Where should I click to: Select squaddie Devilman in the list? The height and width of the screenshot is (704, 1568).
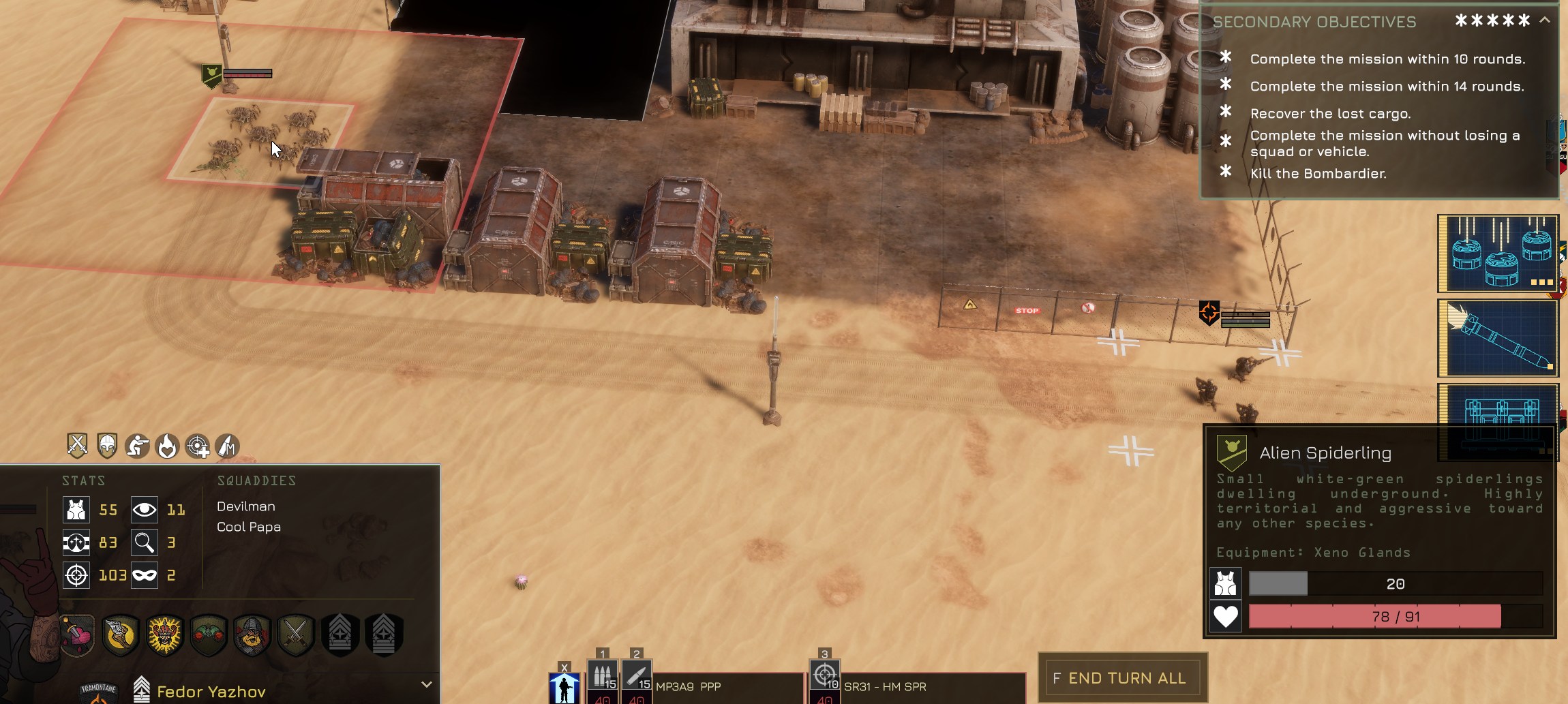[246, 506]
